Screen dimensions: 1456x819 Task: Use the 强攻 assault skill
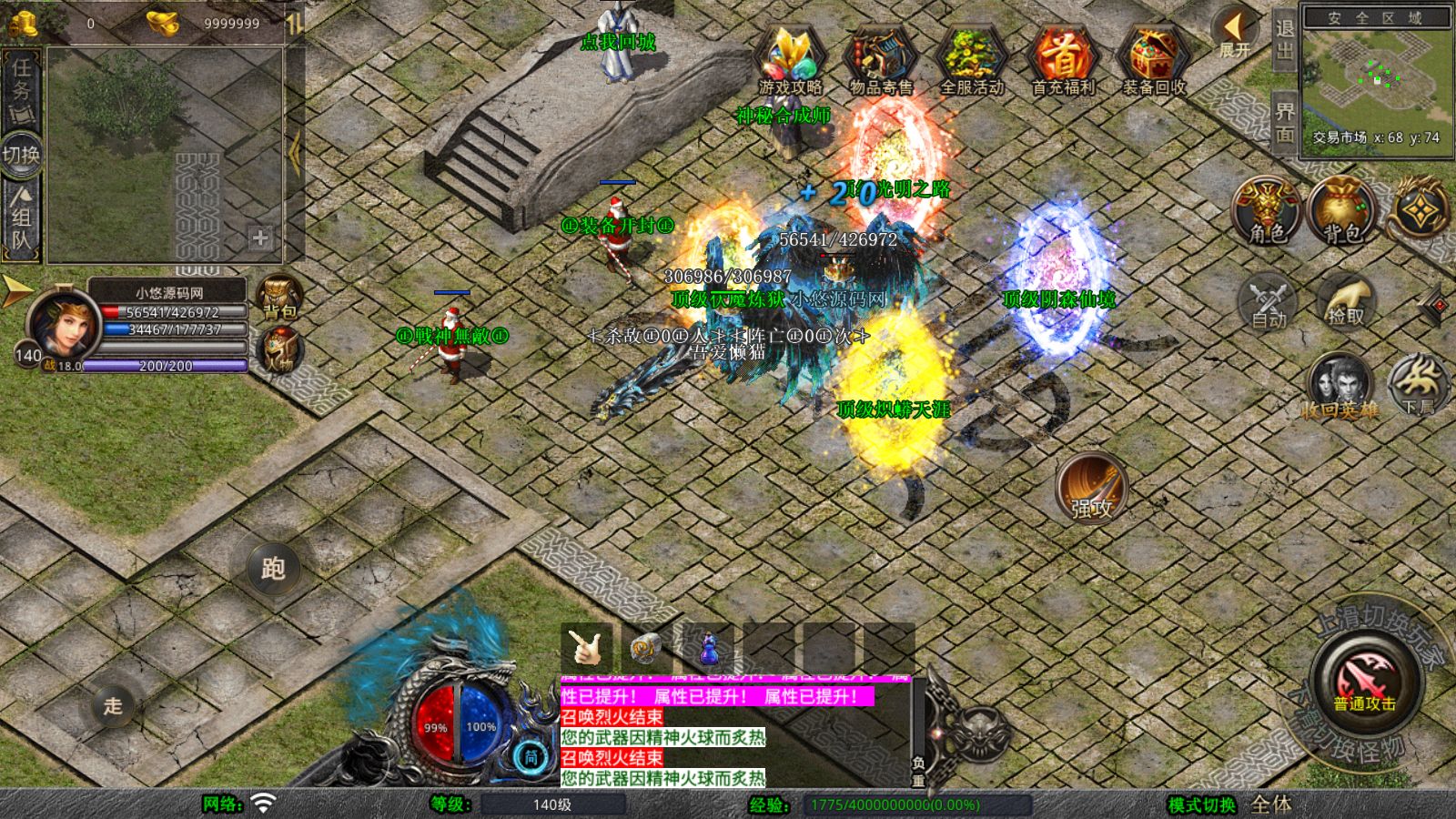[x=1091, y=489]
